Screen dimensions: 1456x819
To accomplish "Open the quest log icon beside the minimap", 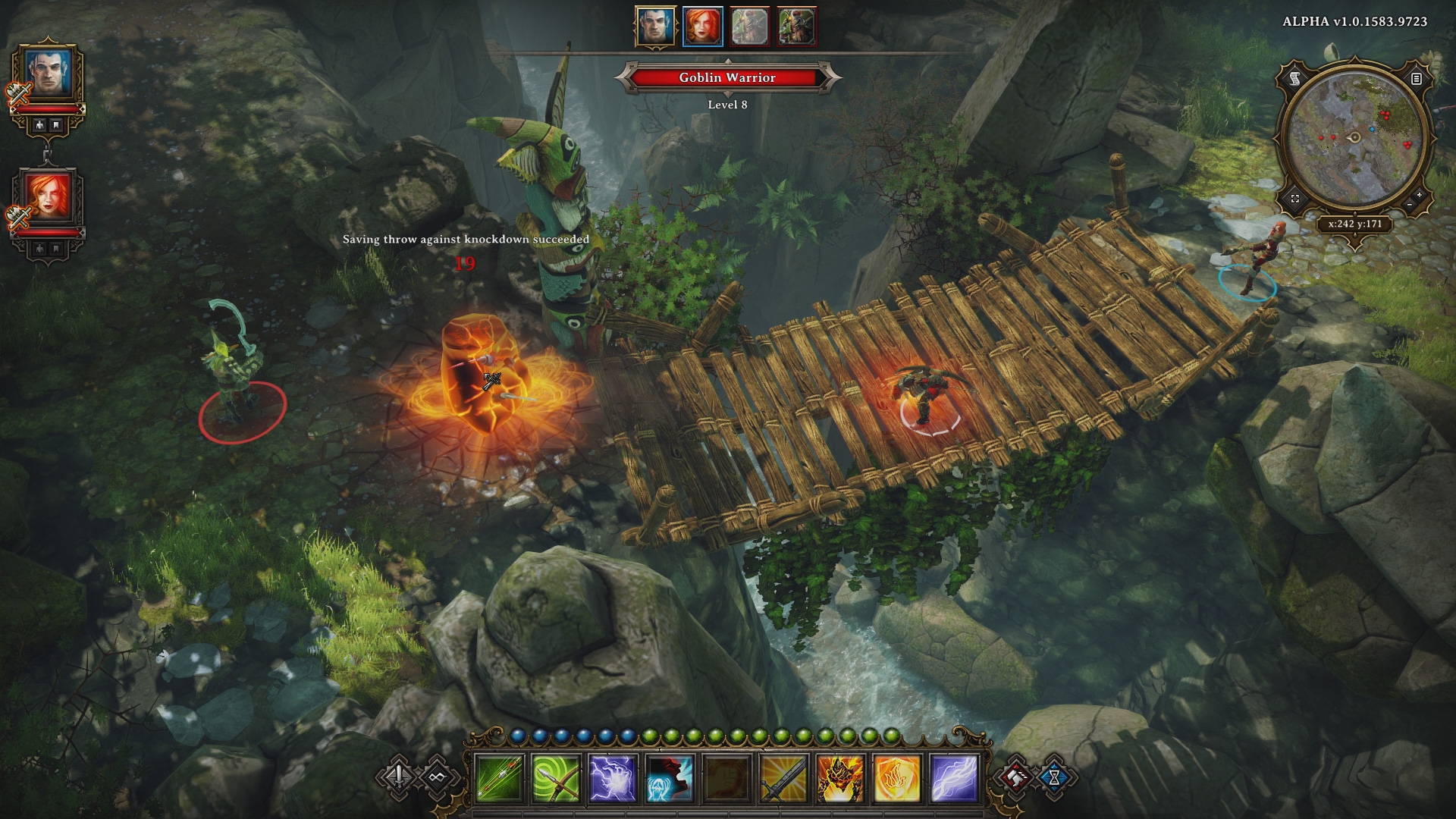I will [1417, 78].
